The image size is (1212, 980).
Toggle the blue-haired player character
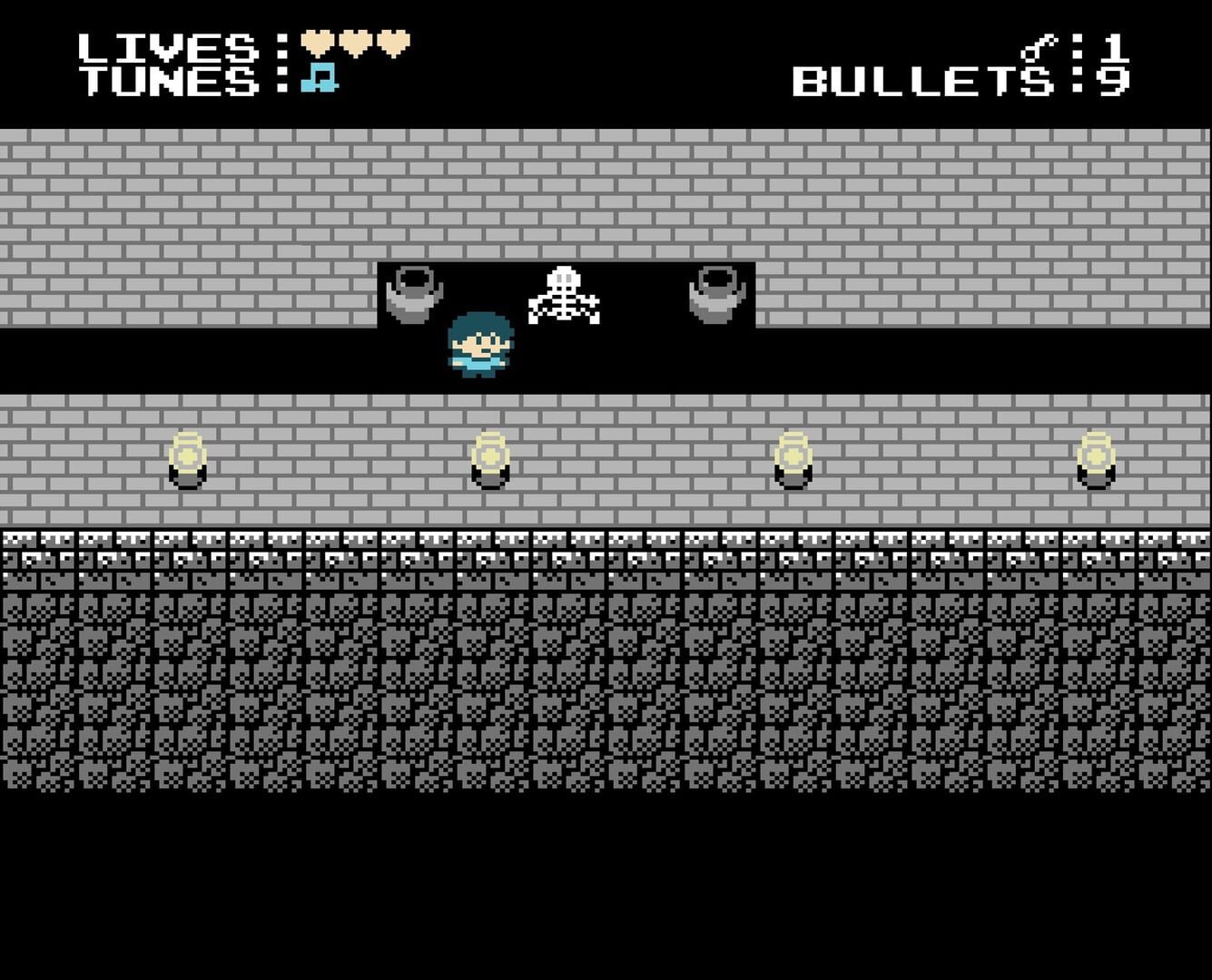tap(479, 345)
